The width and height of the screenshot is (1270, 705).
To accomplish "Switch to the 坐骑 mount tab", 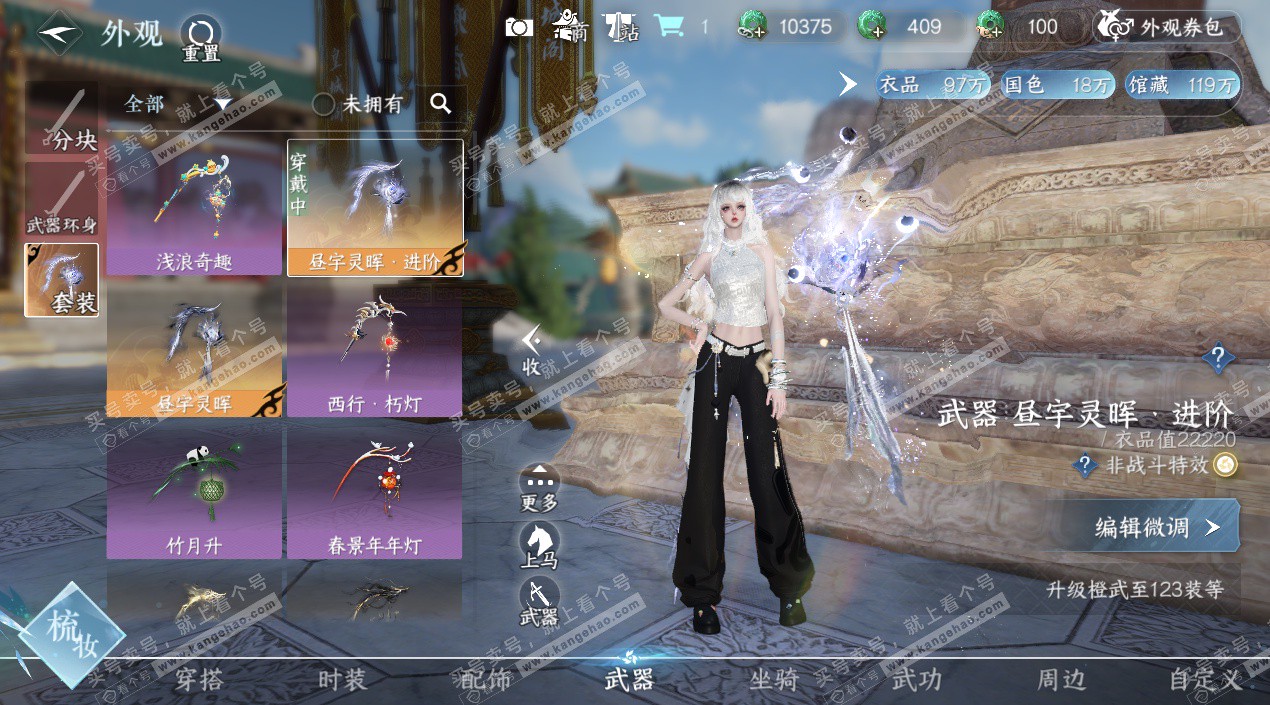I will (x=774, y=680).
